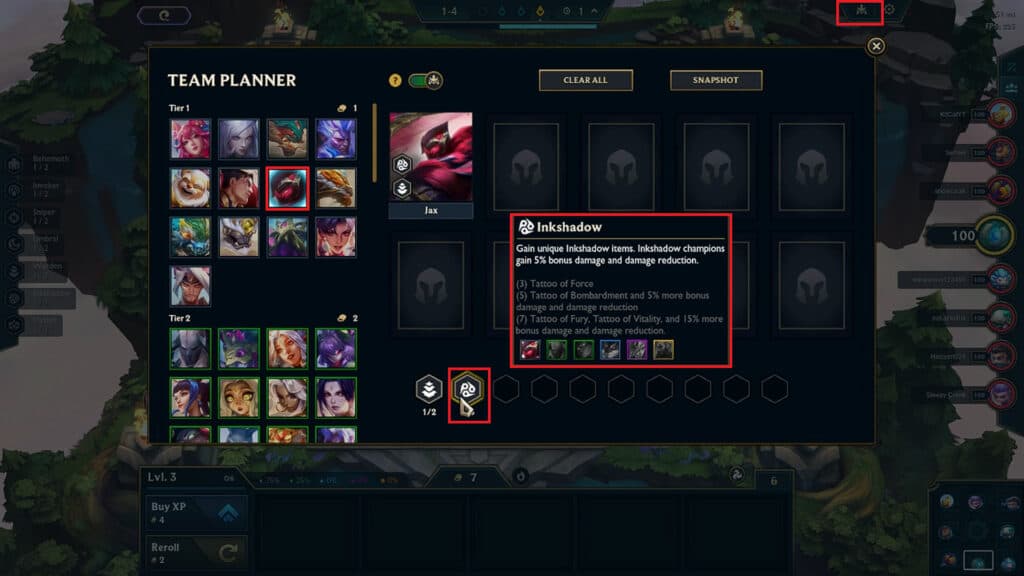
Task: Select the Inkshadow trait hexagon
Action: point(467,388)
